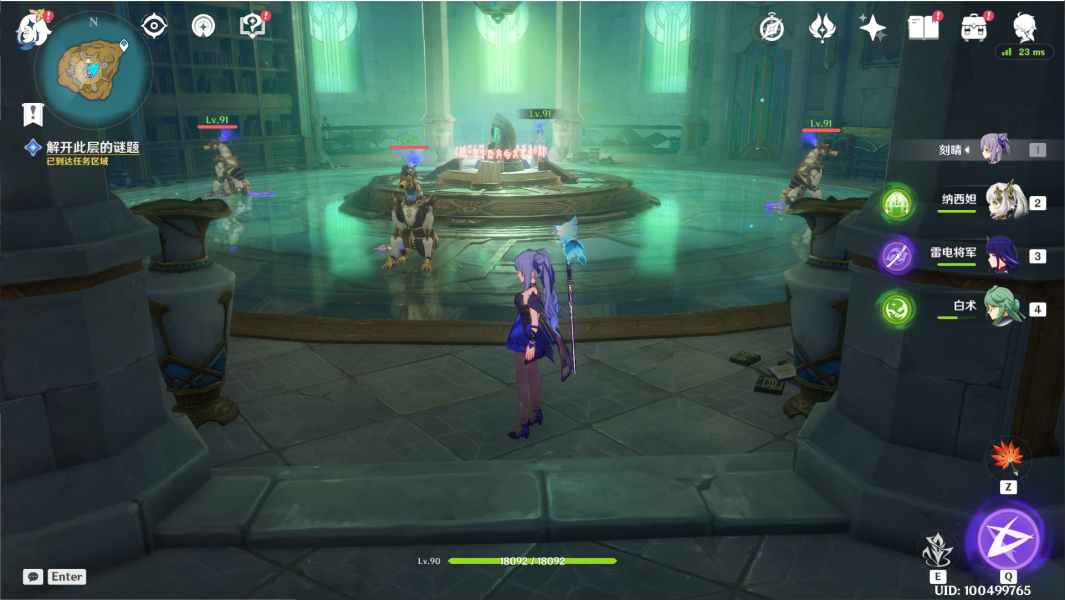Image resolution: width=1065 pixels, height=600 pixels.
Task: Open the chat box speech bubble
Action: (34, 577)
